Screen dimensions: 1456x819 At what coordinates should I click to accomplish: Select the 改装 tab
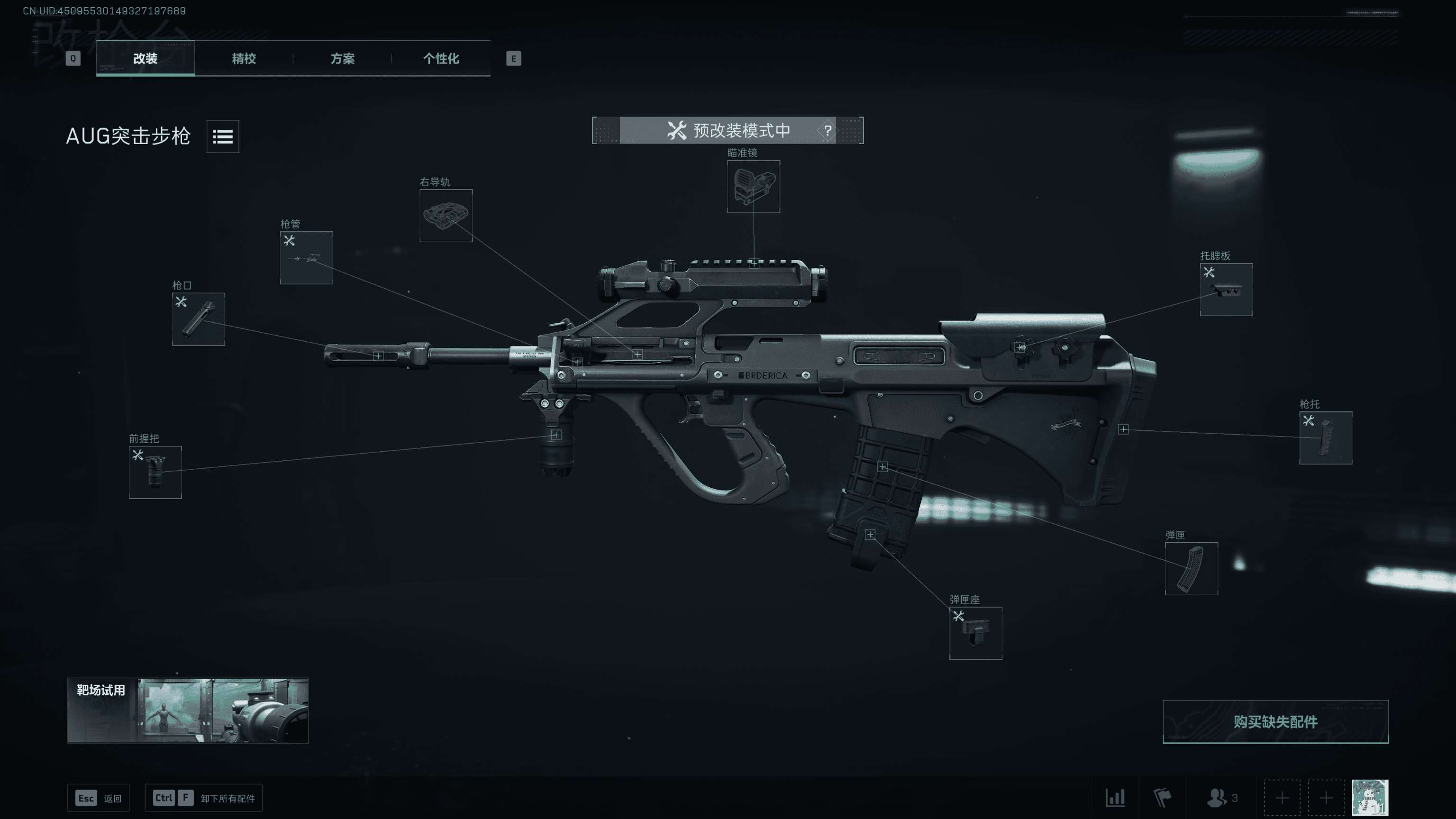click(x=145, y=58)
